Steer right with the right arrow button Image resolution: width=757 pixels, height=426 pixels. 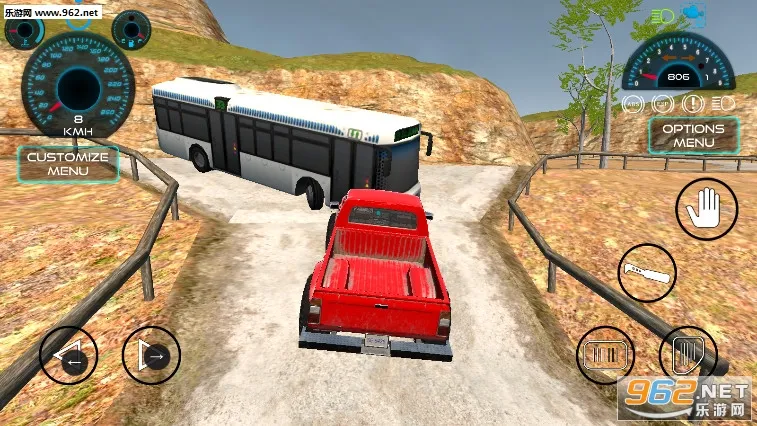point(151,355)
